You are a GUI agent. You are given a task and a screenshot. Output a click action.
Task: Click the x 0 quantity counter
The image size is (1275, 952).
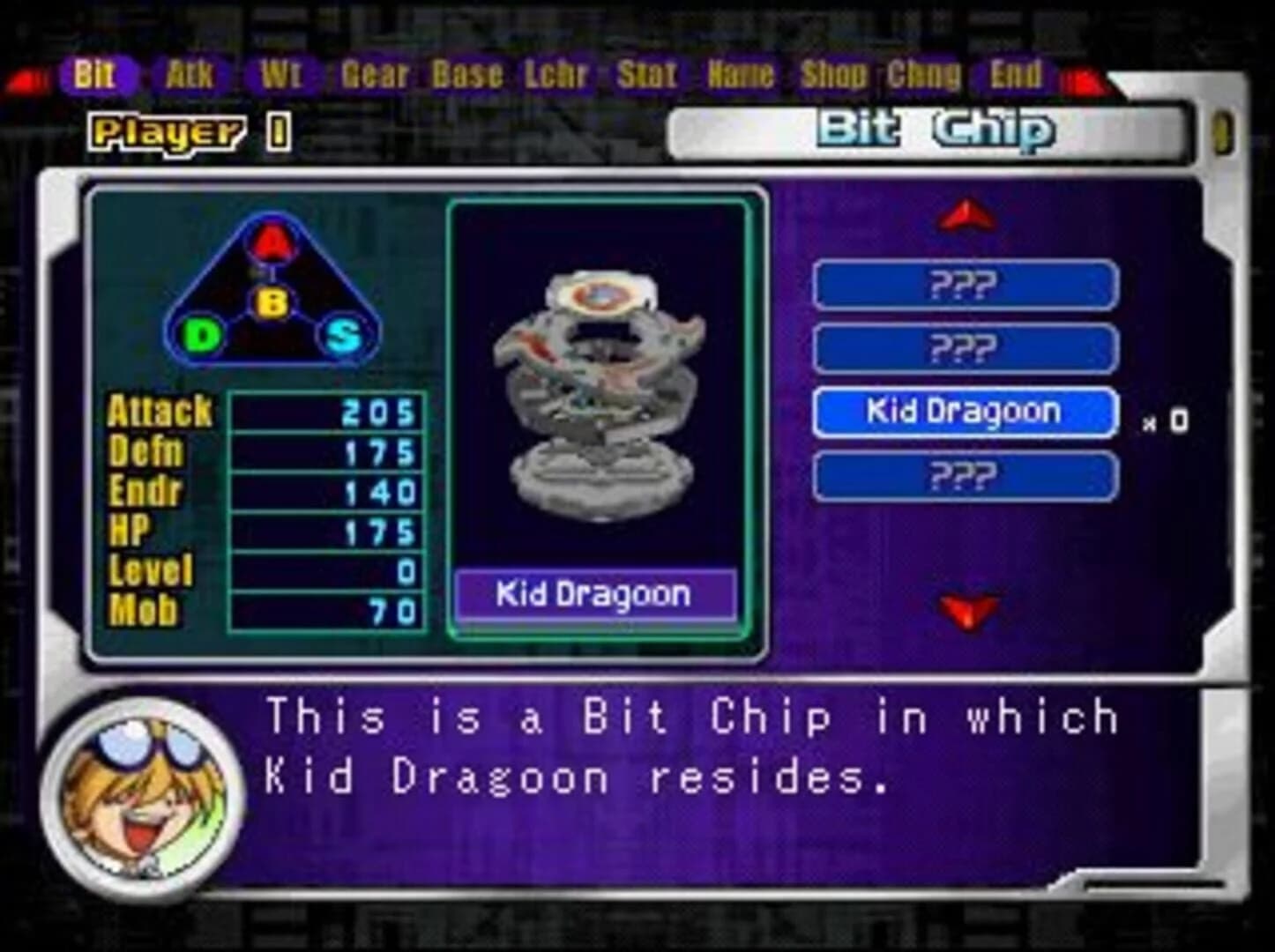(1166, 421)
